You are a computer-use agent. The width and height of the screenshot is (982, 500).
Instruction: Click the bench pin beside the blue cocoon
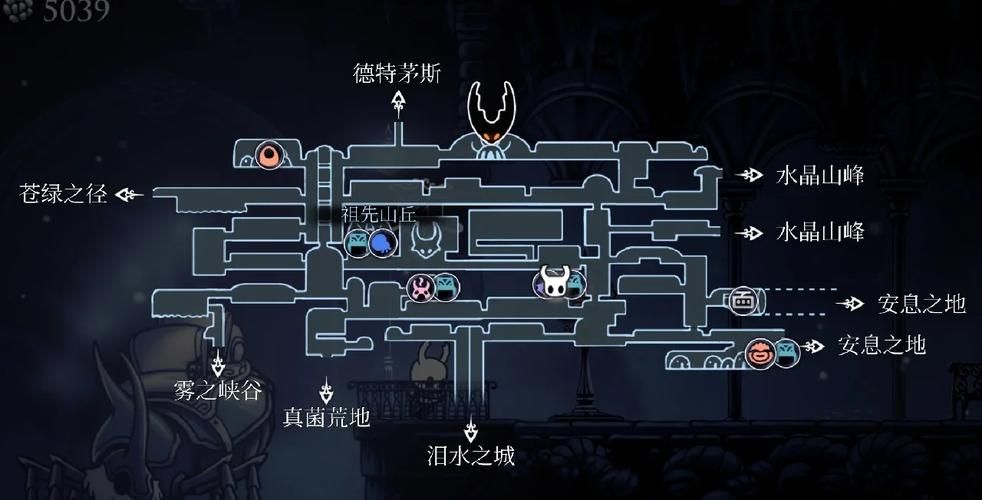pyautogui.click(x=357, y=243)
